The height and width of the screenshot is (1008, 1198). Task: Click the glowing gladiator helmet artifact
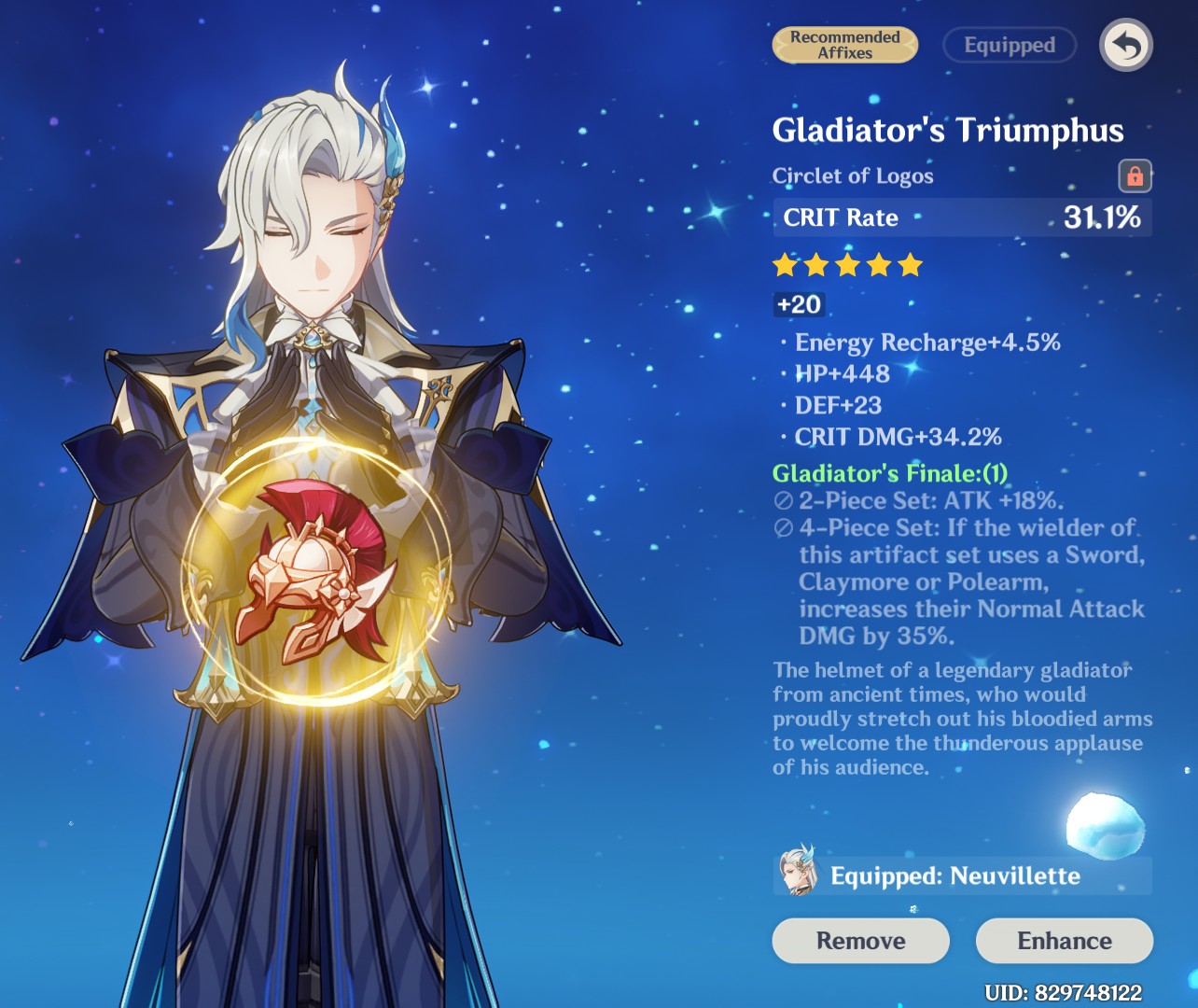pyautogui.click(x=317, y=574)
